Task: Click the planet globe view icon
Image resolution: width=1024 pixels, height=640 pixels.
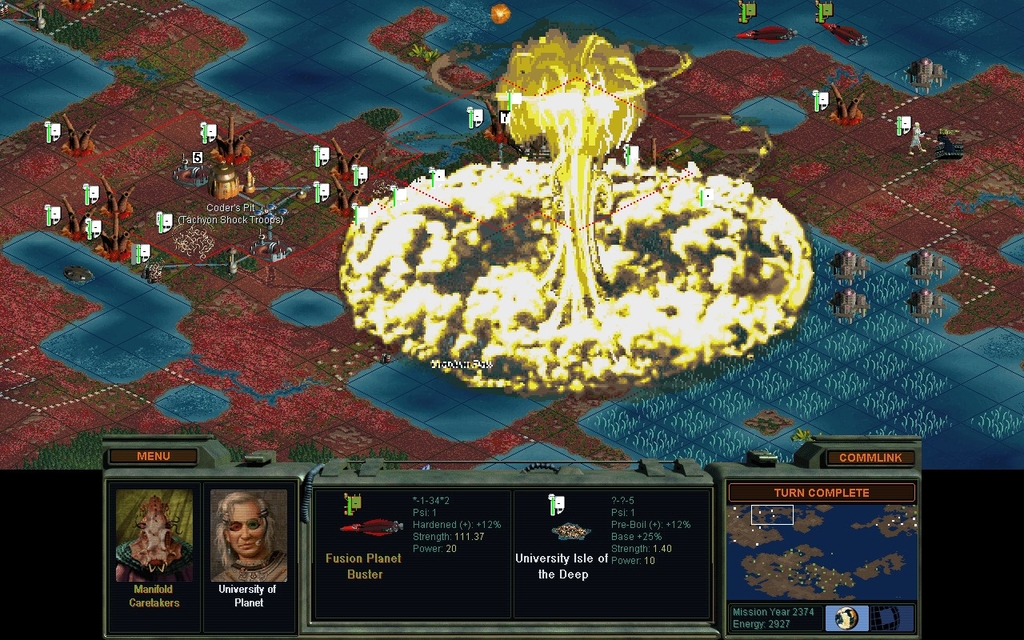Action: click(846, 618)
